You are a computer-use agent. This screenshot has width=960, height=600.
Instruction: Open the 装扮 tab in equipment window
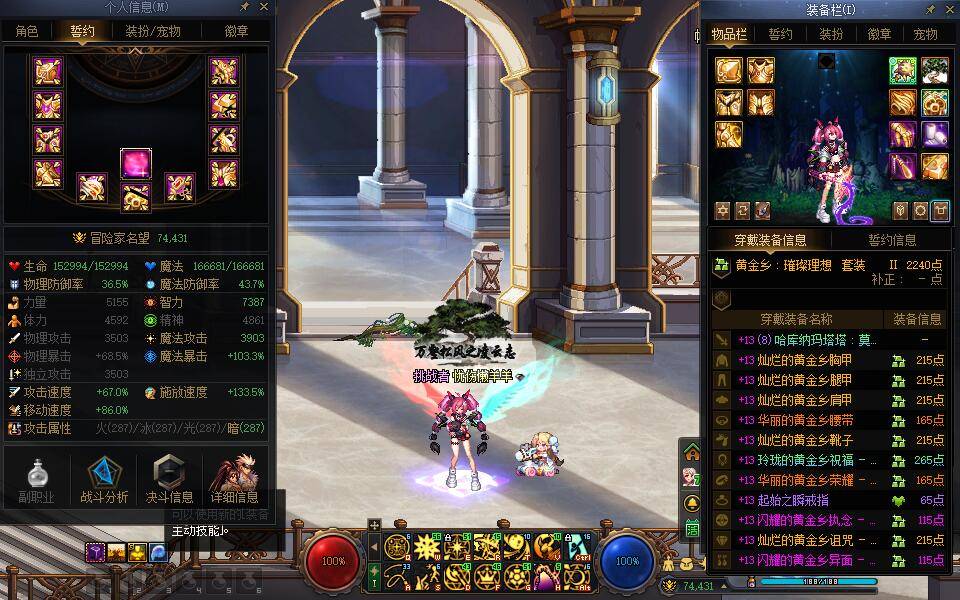(x=831, y=34)
